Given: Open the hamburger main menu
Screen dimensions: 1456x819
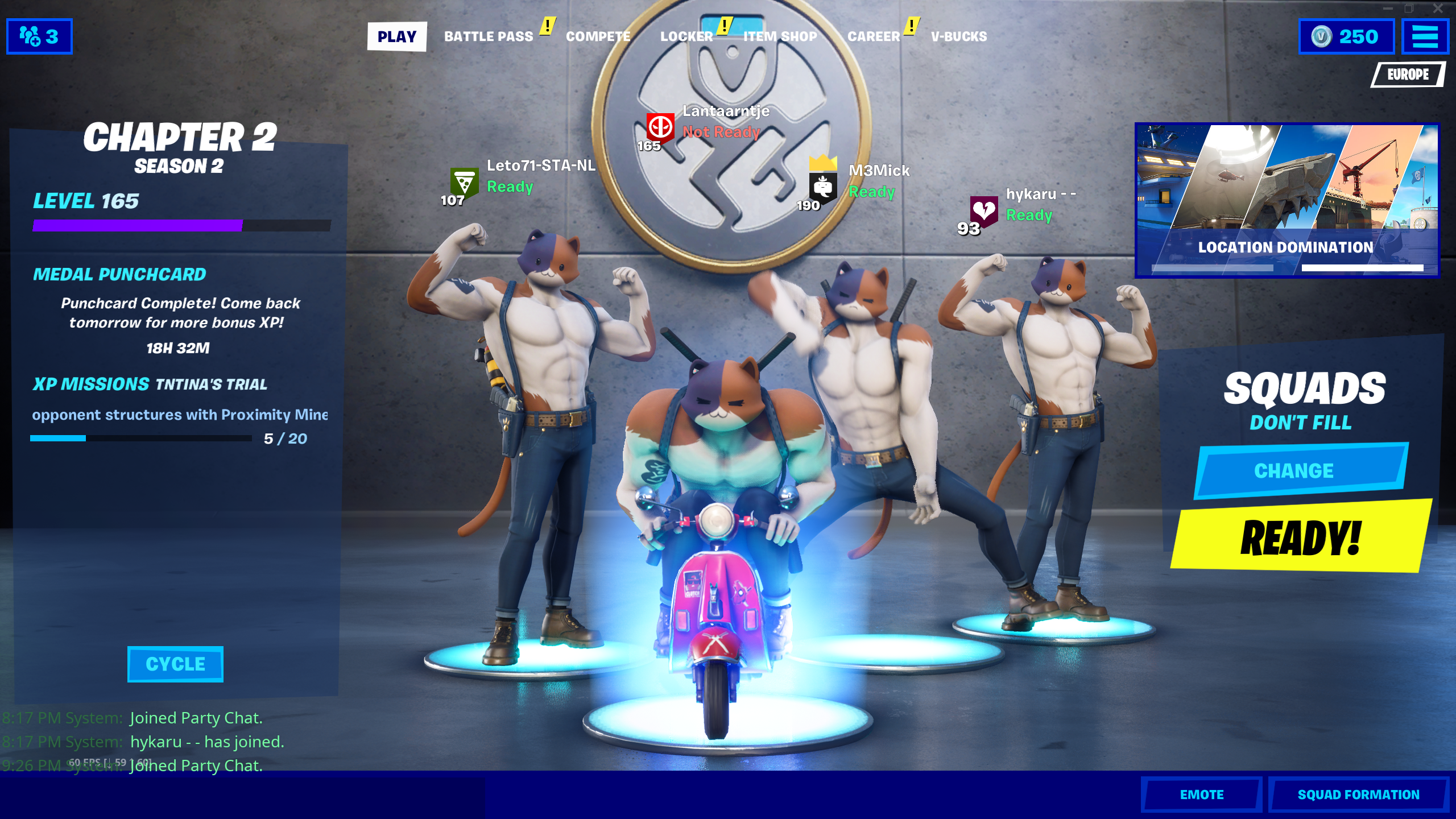Looking at the screenshot, I should point(1425,37).
